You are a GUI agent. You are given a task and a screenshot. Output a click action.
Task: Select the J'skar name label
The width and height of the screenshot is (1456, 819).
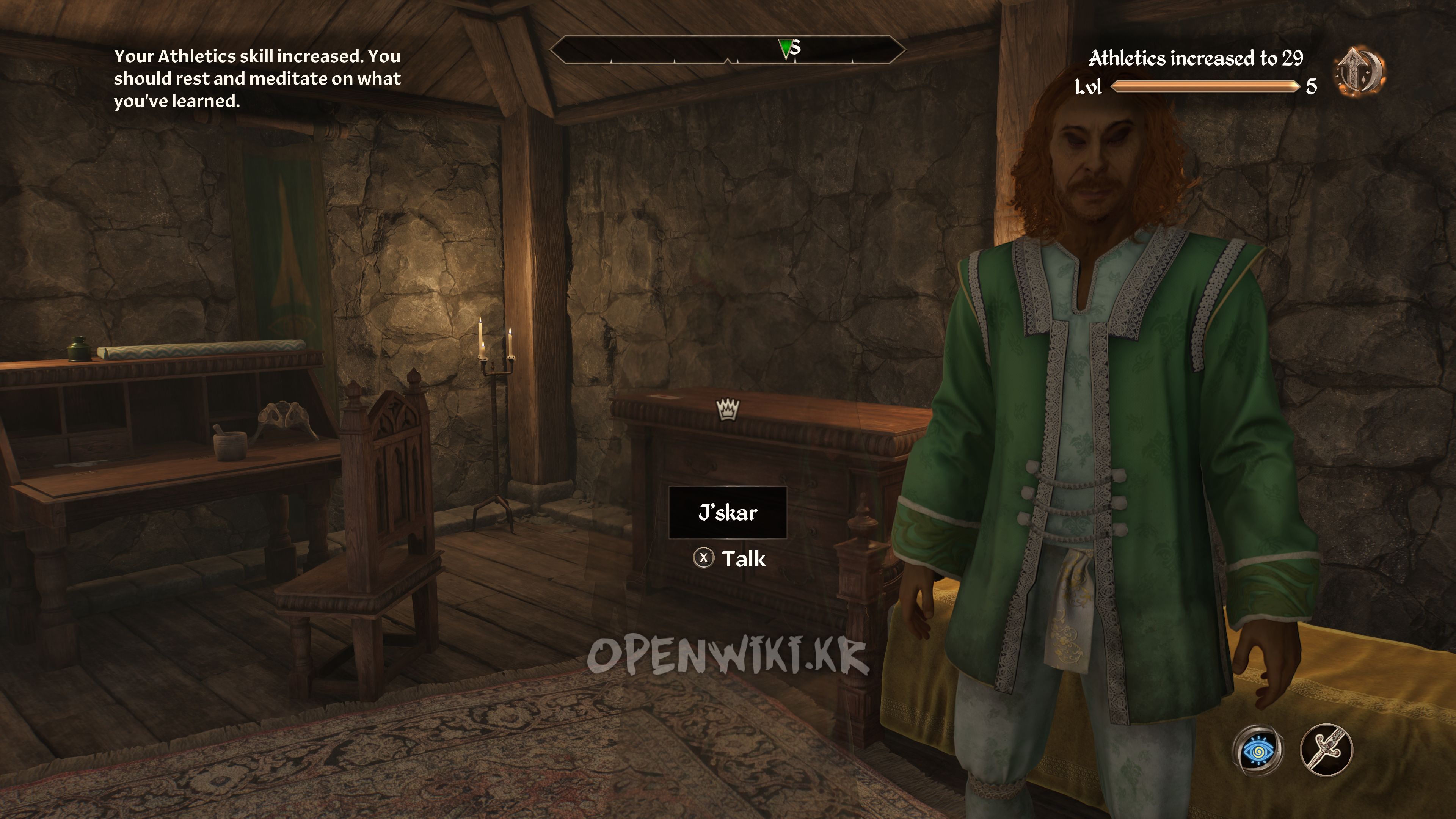(728, 513)
